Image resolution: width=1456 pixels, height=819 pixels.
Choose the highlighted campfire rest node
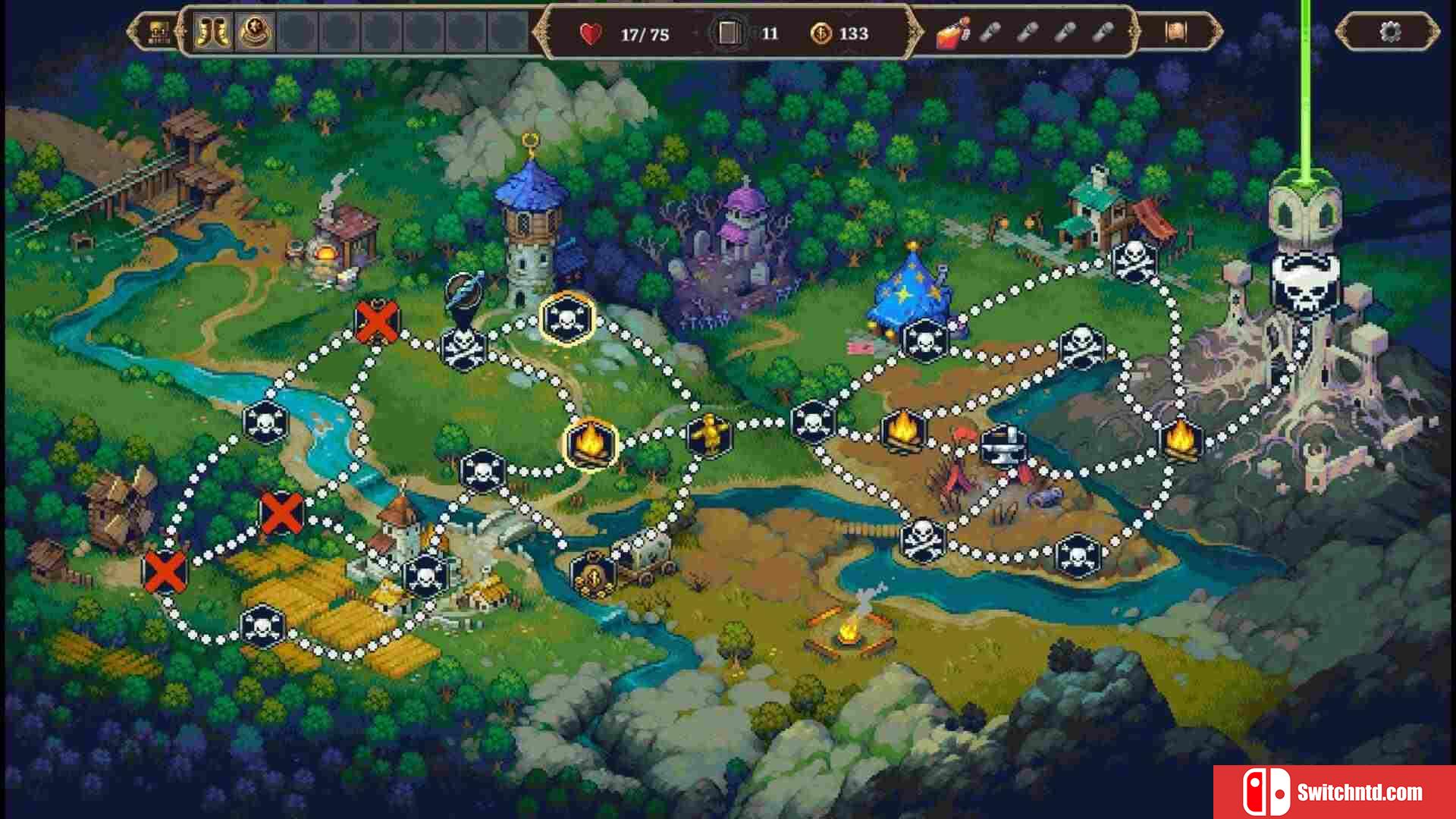(x=591, y=444)
